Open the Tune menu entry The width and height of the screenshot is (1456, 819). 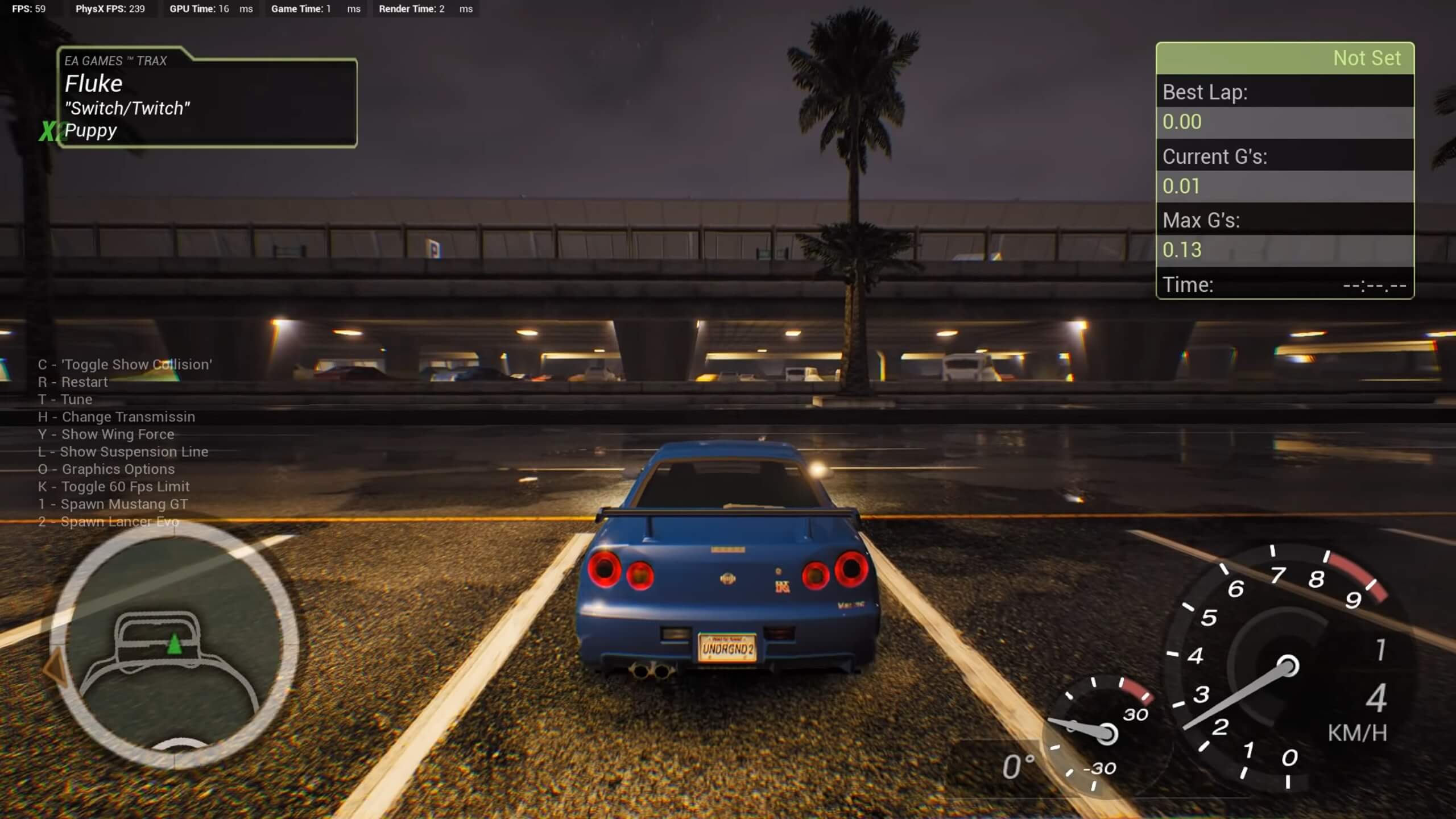[65, 399]
